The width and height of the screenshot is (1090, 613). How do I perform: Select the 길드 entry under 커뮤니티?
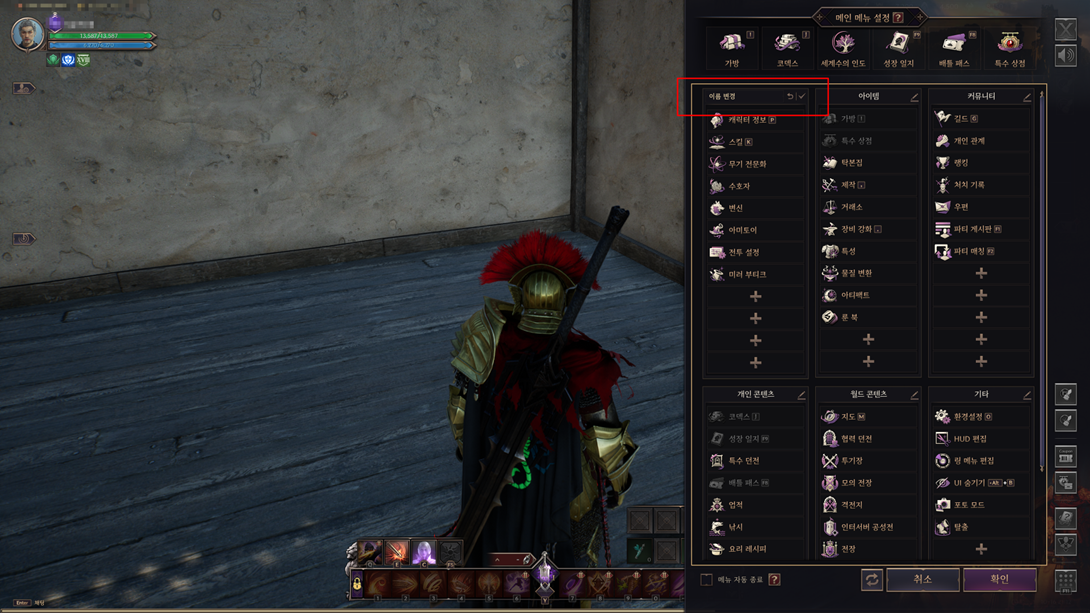point(960,119)
